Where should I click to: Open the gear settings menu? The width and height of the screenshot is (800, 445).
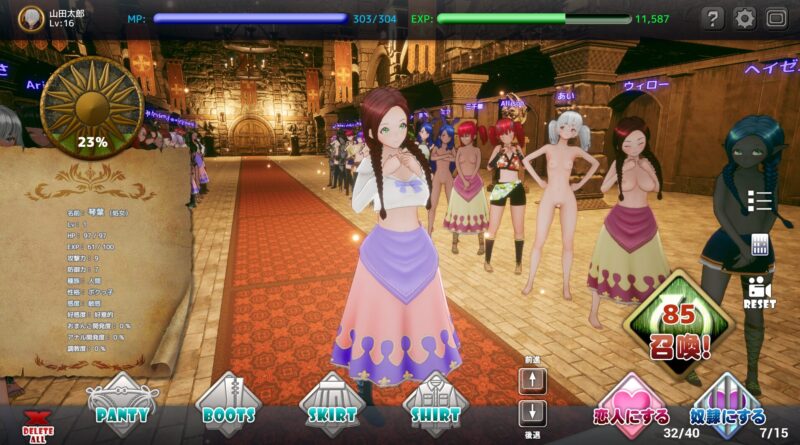745,18
